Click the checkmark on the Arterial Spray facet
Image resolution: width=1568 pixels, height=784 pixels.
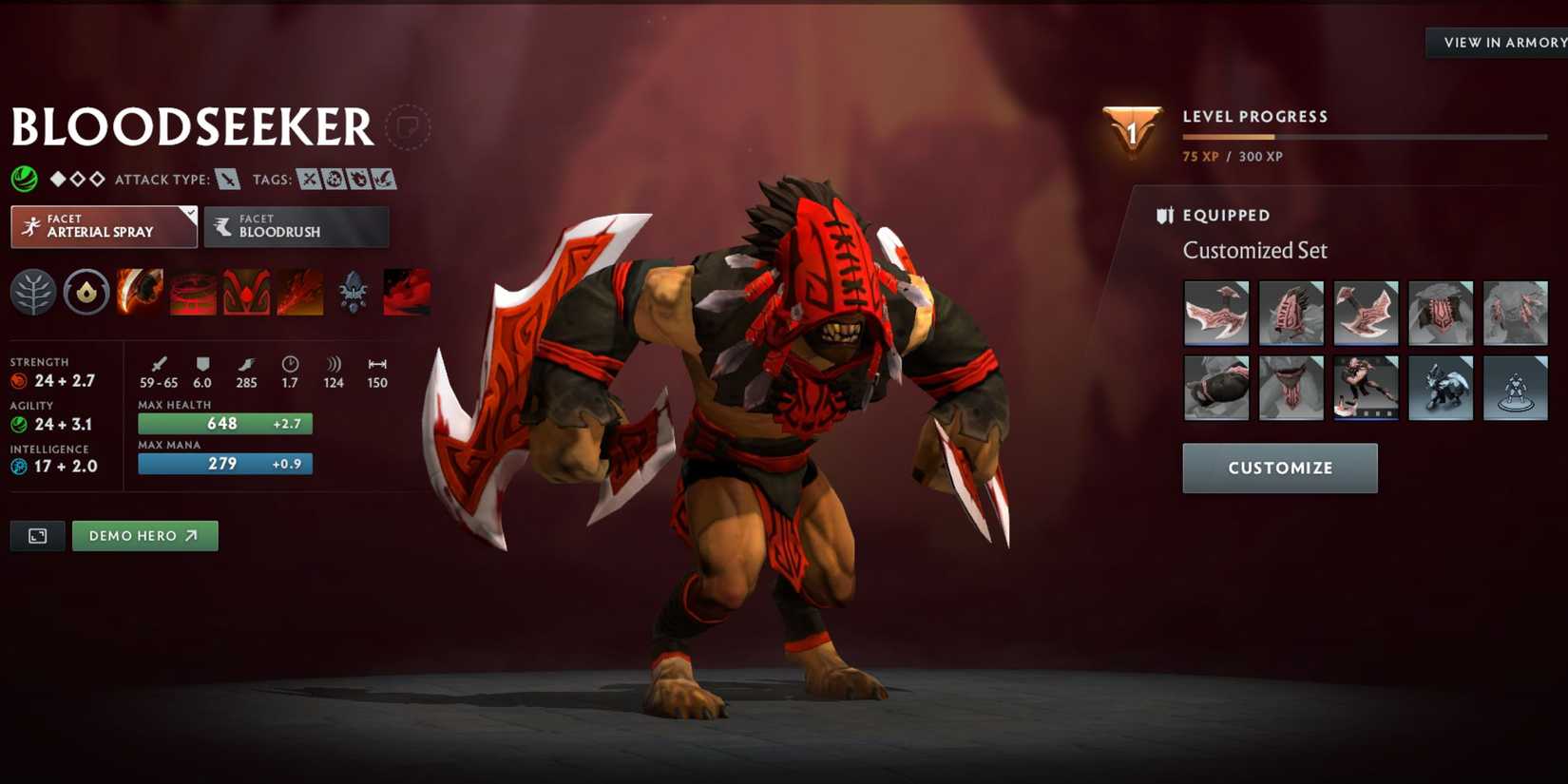point(190,212)
